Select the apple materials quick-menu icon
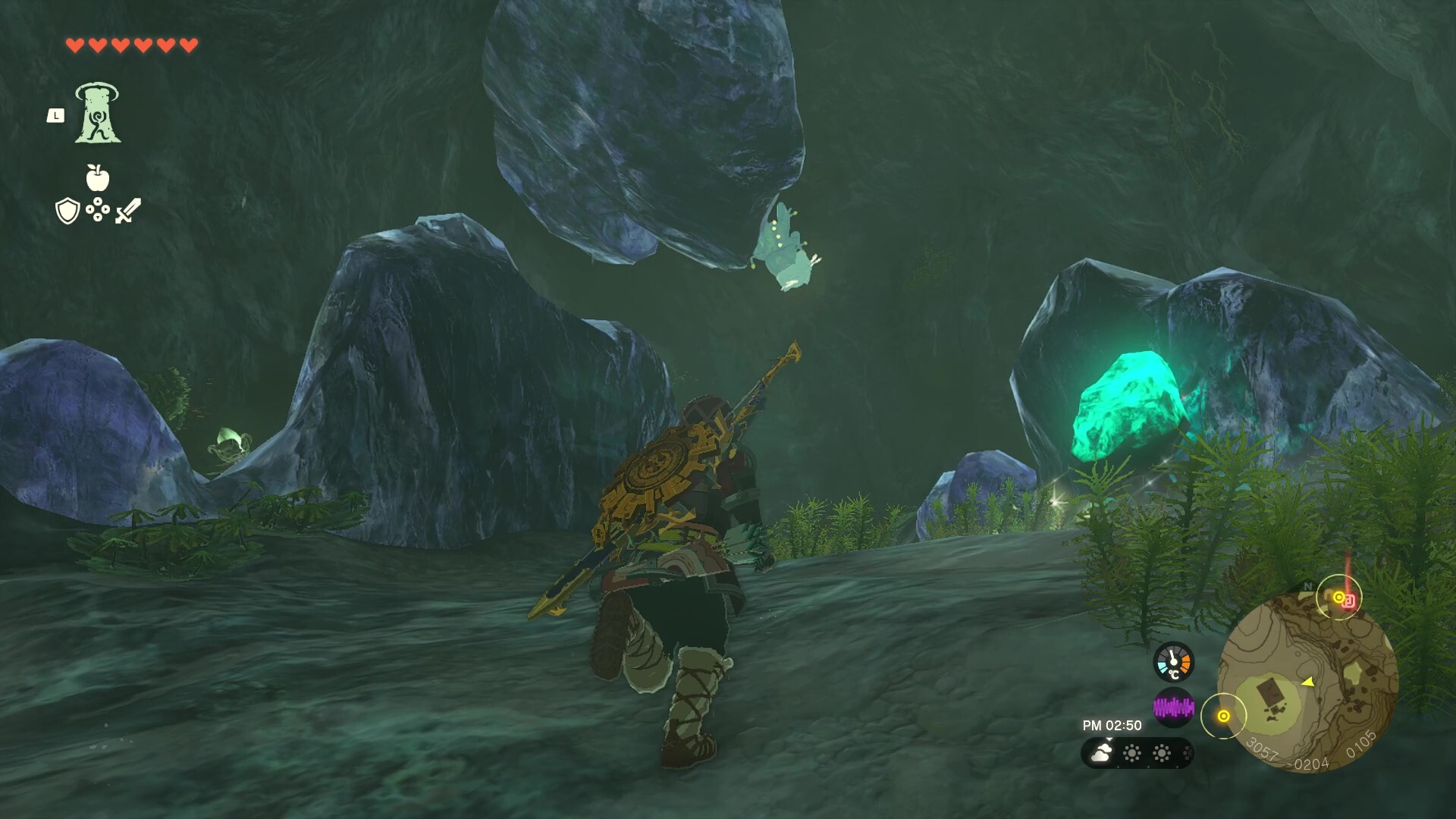 [98, 178]
